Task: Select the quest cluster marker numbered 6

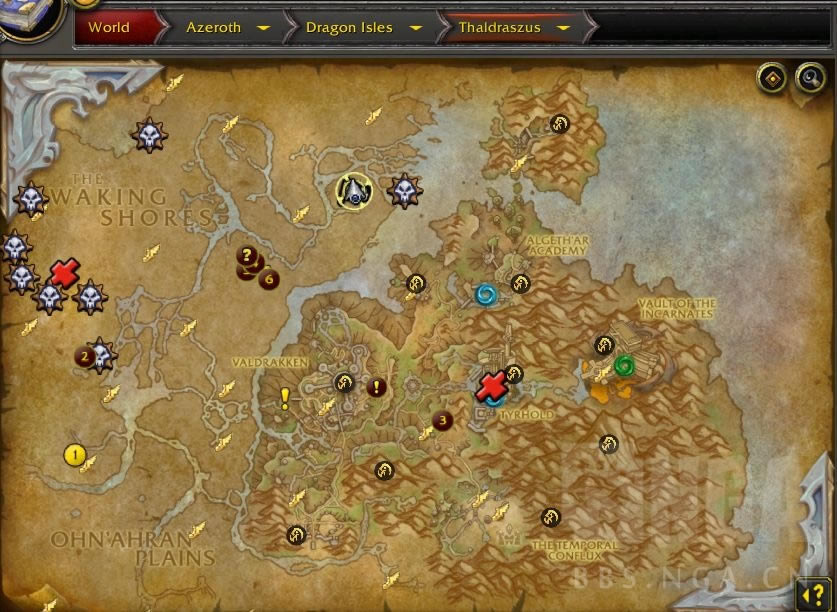Action: point(268,279)
